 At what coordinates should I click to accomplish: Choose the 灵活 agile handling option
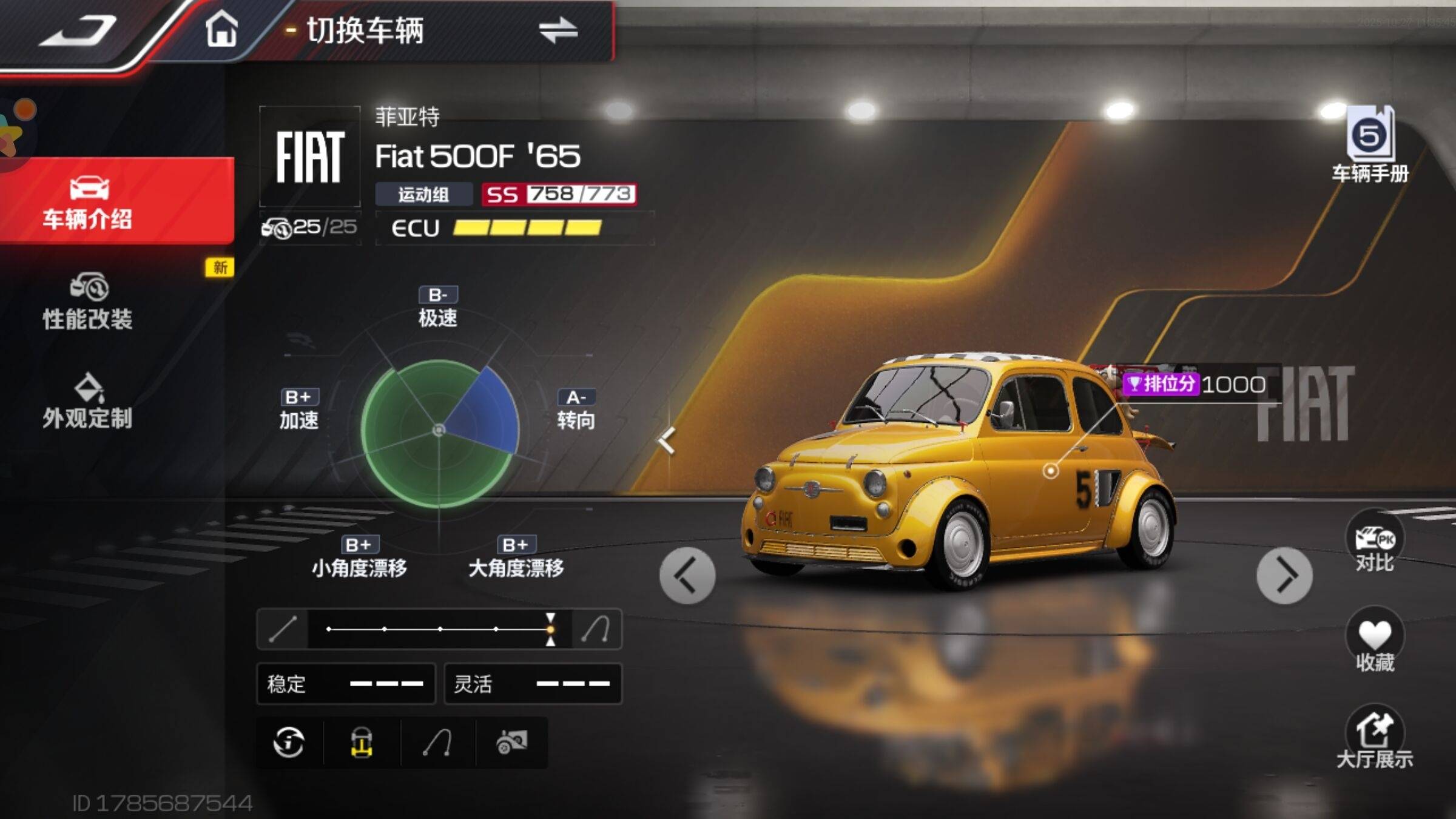533,684
